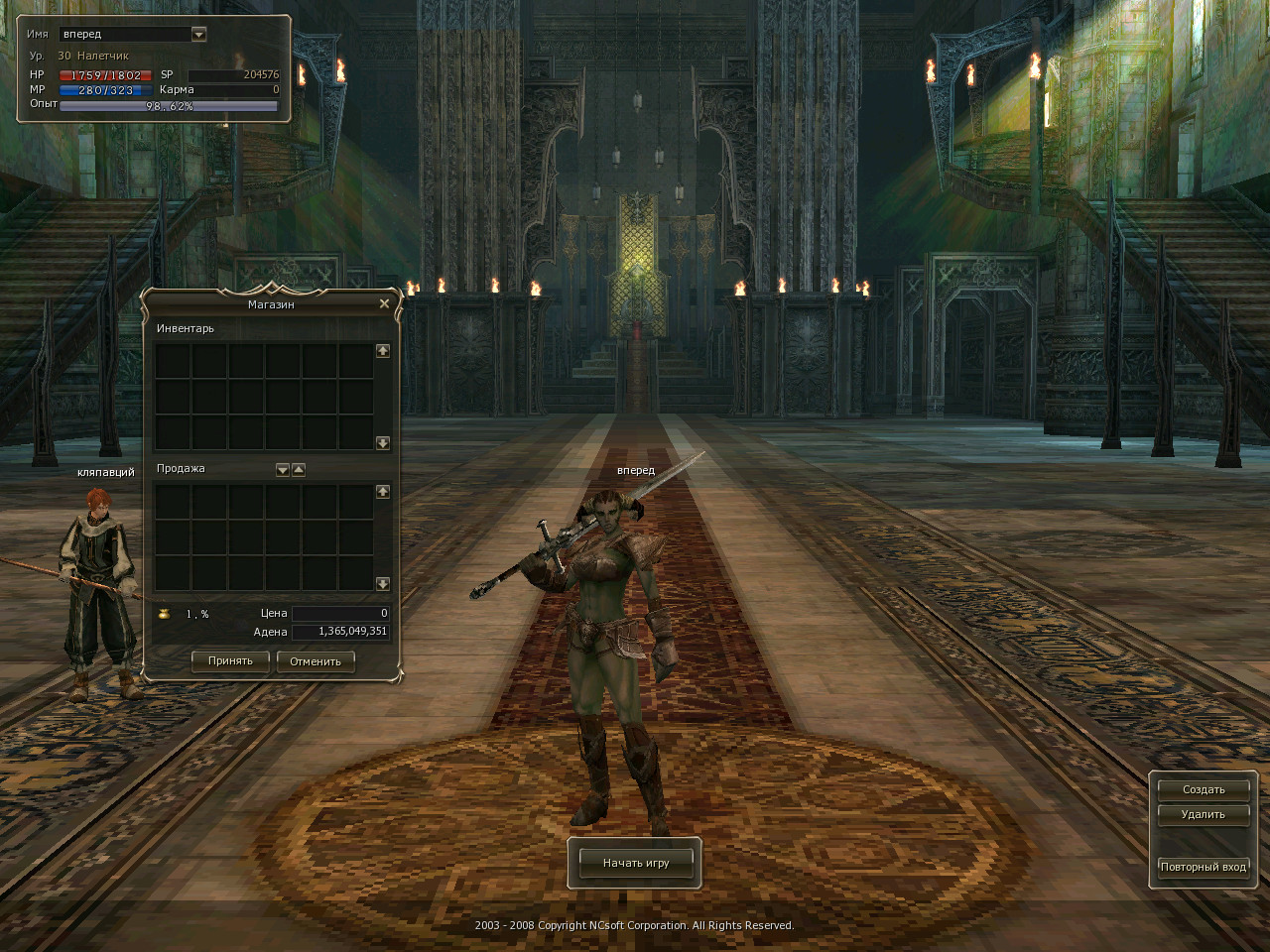1270x952 pixels.
Task: Start the game with Начать игру
Action: click(x=636, y=863)
